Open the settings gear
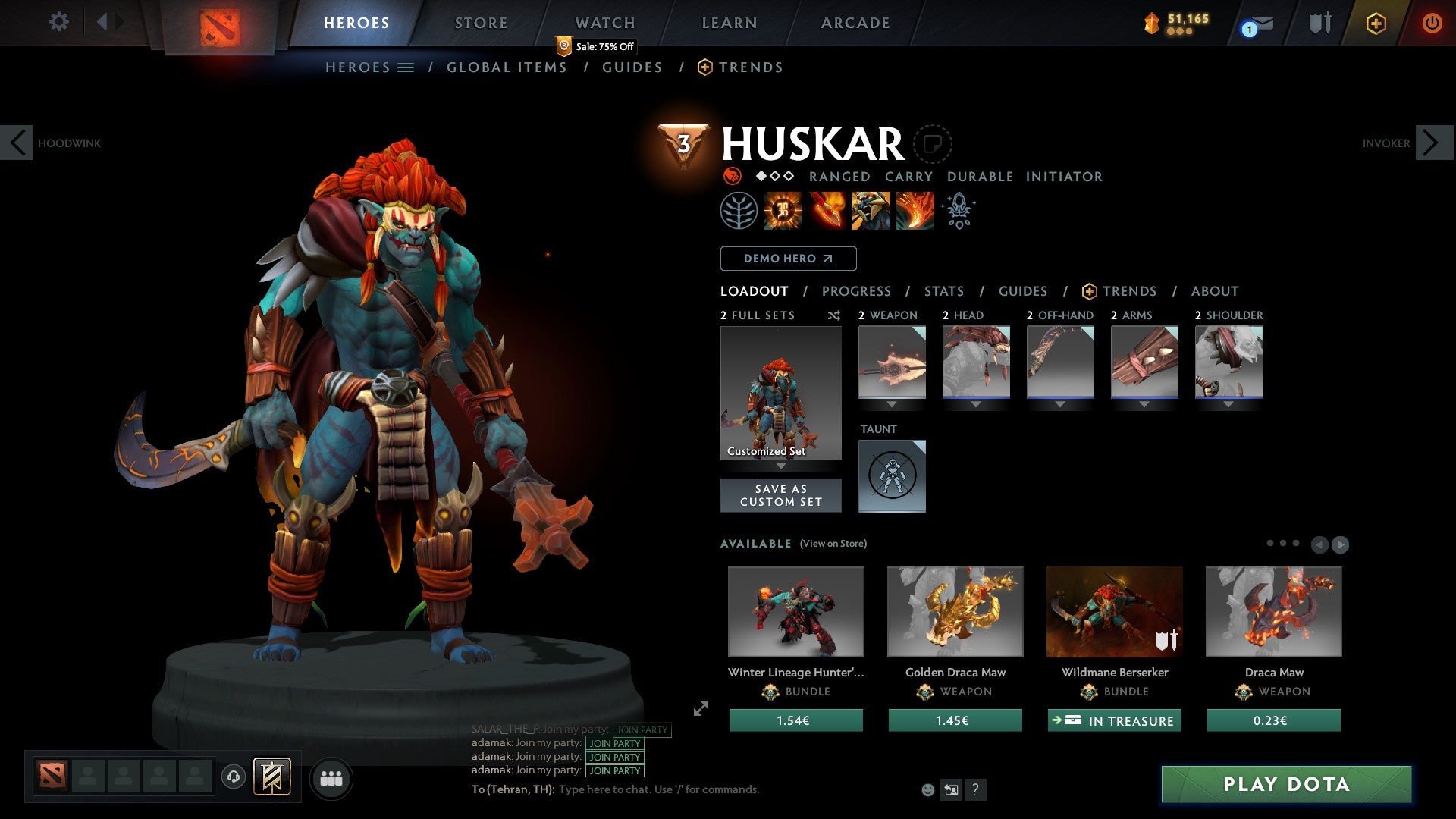Viewport: 1456px width, 819px height. [58, 22]
